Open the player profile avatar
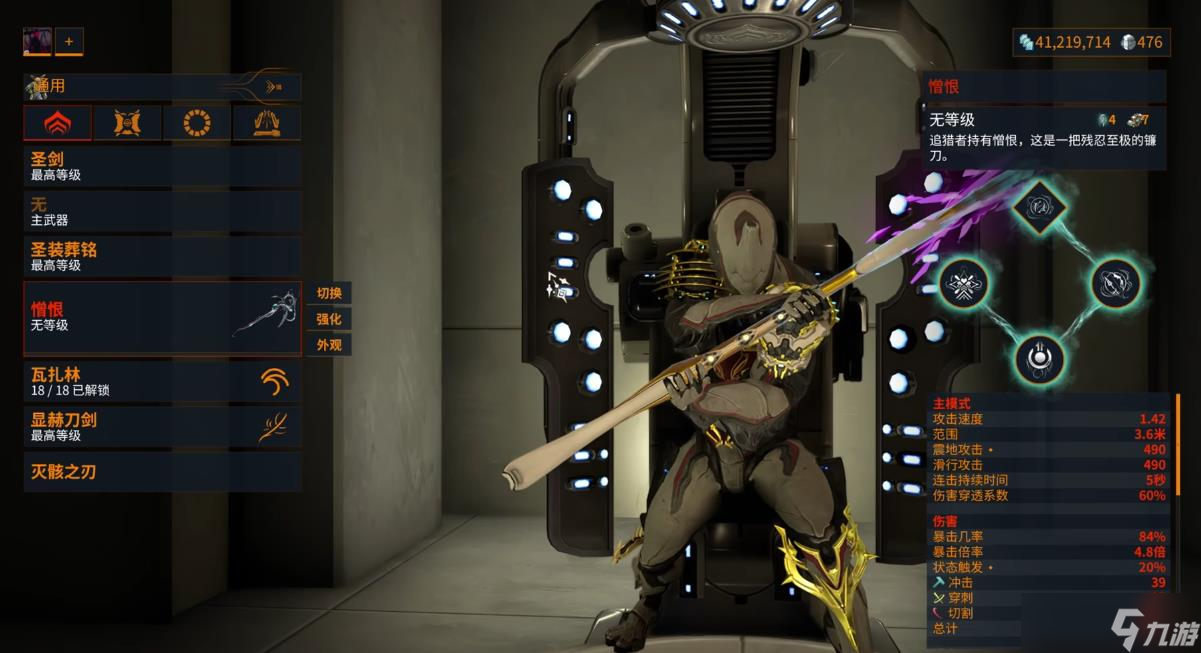The width and height of the screenshot is (1201, 653). (37, 41)
